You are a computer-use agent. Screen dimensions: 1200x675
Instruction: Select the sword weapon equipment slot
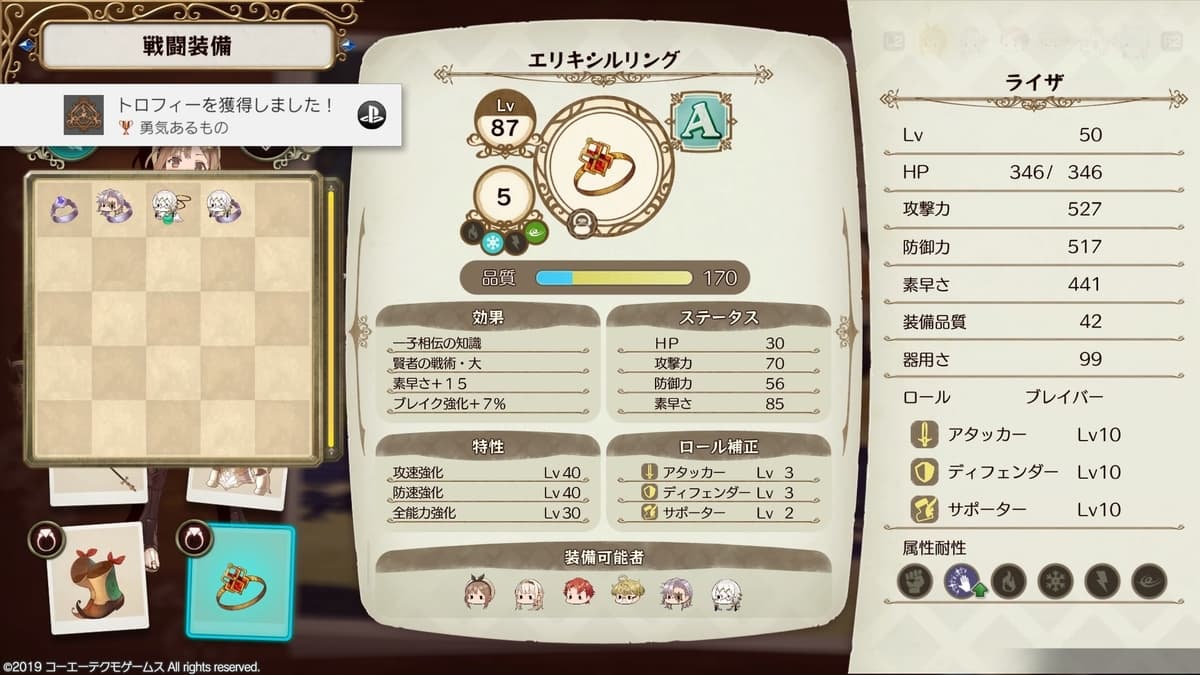[98, 484]
